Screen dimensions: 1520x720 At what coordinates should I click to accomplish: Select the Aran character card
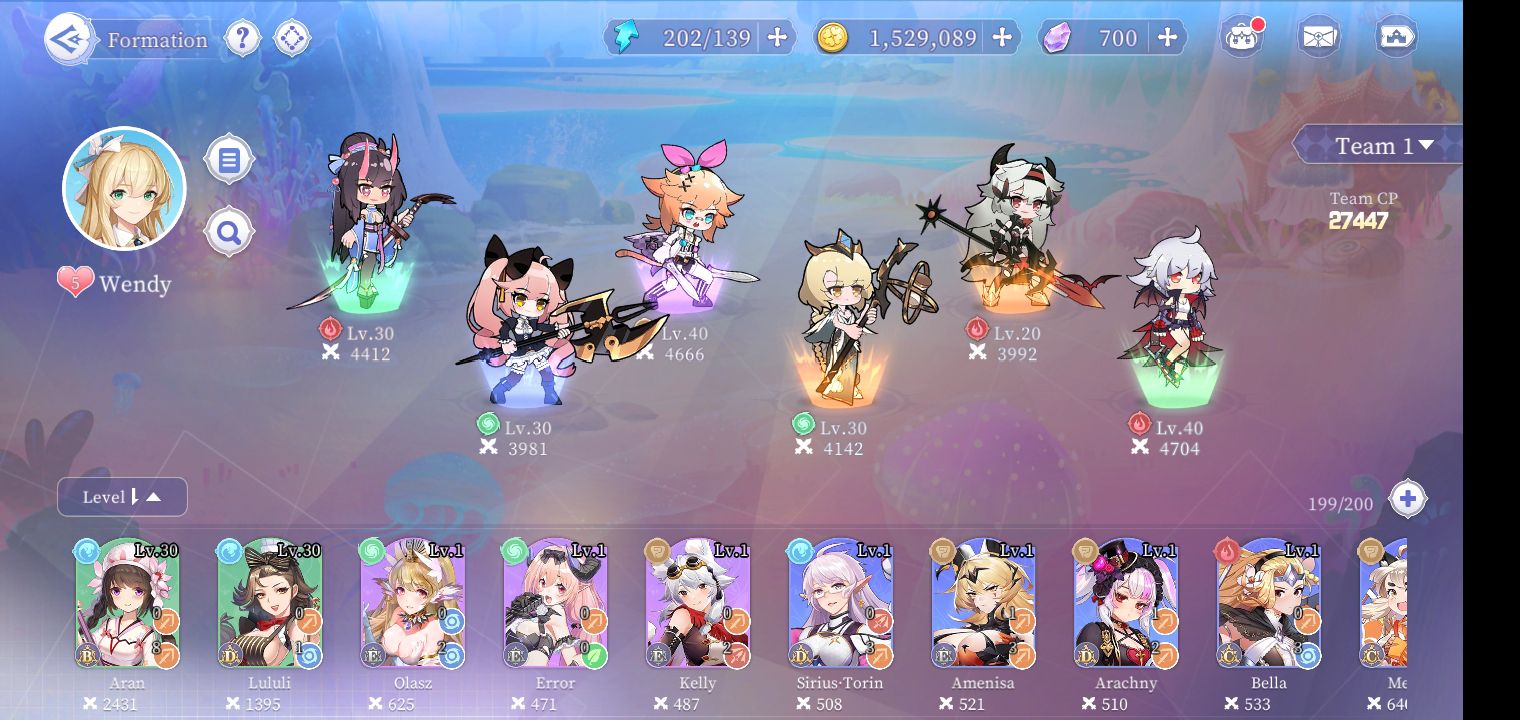(x=127, y=604)
